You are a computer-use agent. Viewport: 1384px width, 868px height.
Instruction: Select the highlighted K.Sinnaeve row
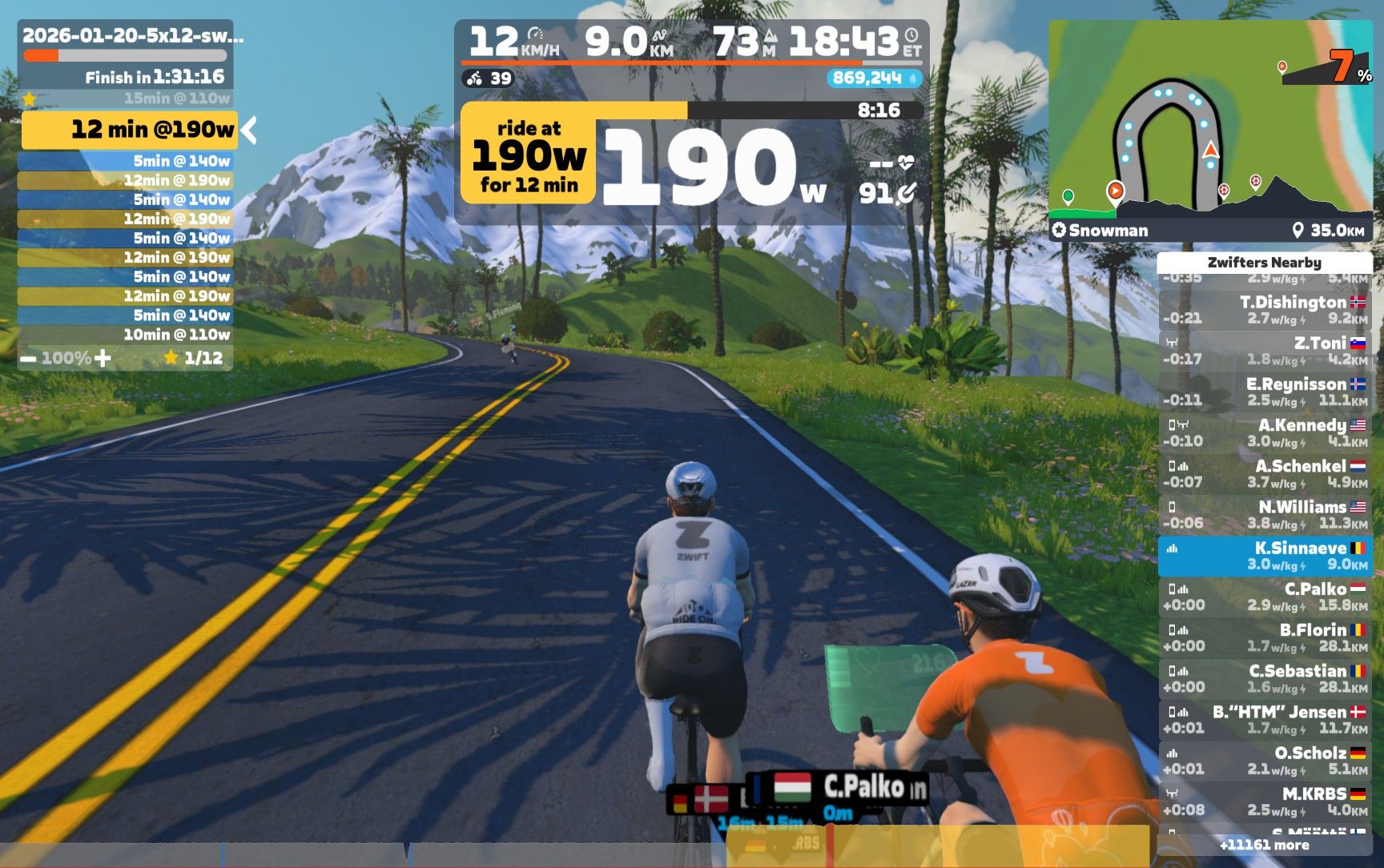(1265, 556)
